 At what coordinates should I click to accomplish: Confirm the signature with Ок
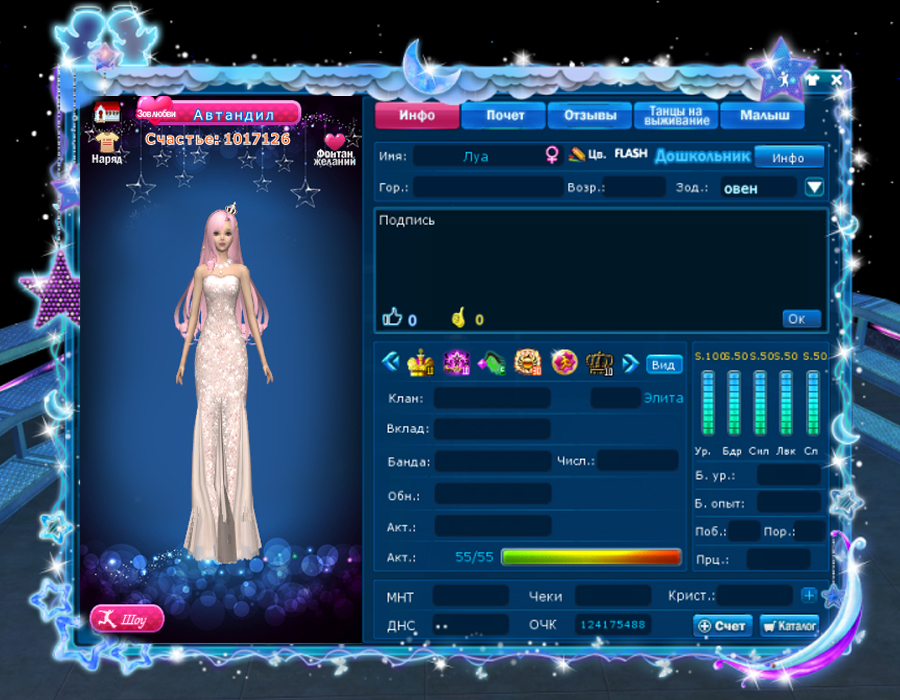coord(801,319)
